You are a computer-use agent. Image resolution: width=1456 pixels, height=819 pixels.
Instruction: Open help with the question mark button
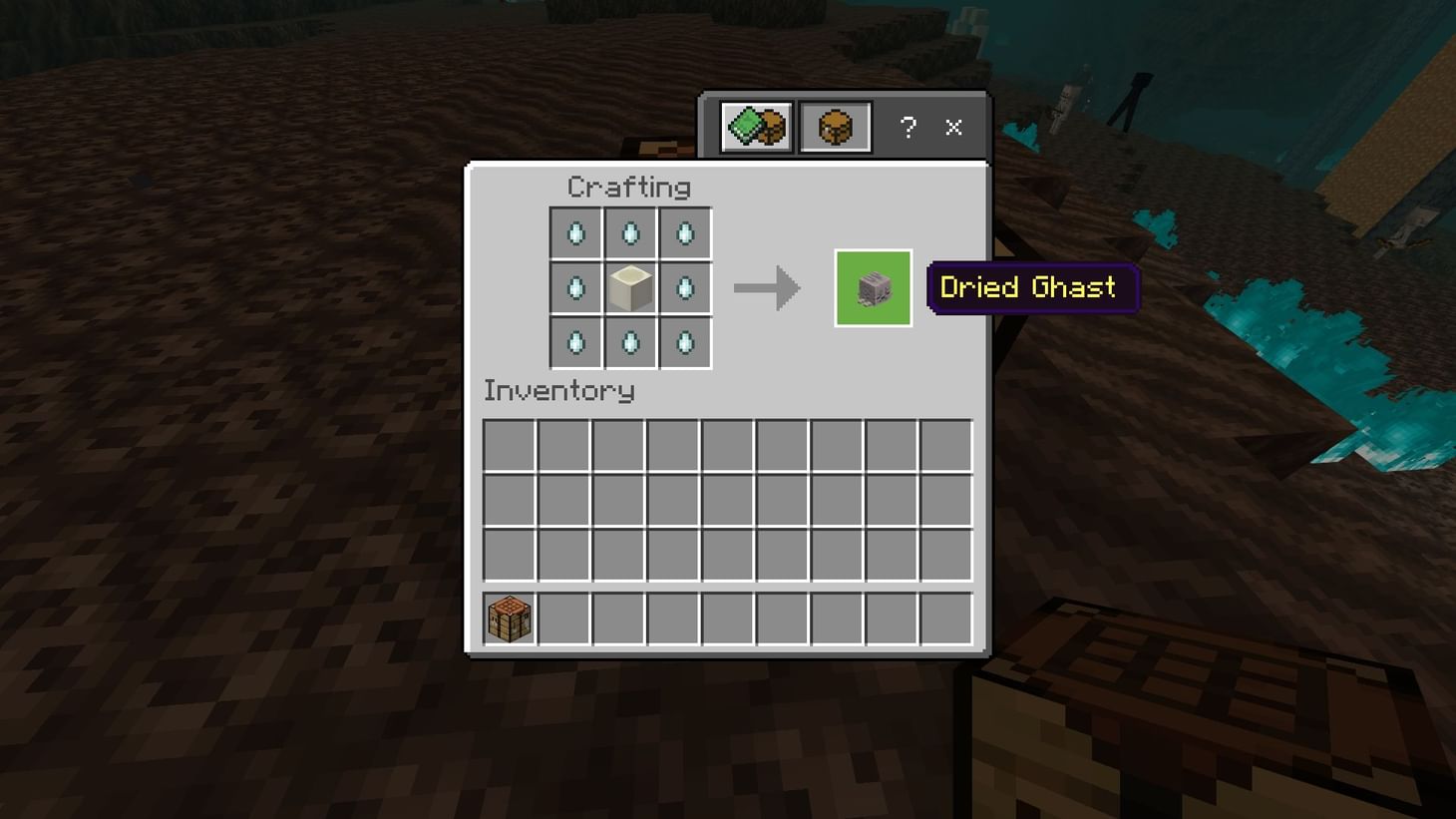tap(908, 128)
